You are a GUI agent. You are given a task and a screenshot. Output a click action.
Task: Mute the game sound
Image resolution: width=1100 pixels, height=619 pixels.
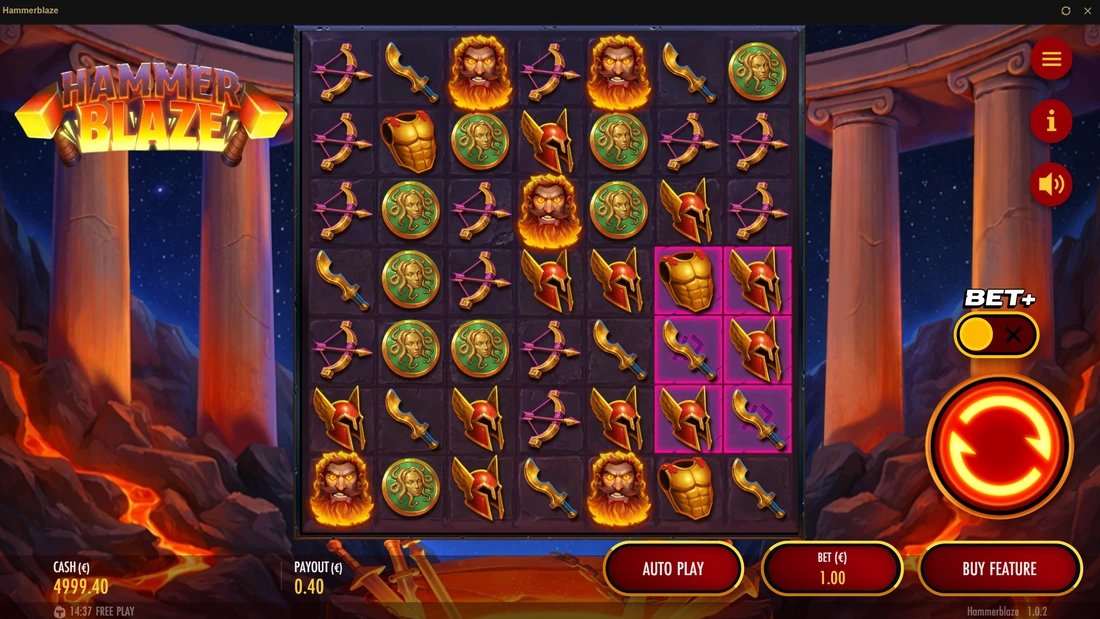tap(1051, 185)
